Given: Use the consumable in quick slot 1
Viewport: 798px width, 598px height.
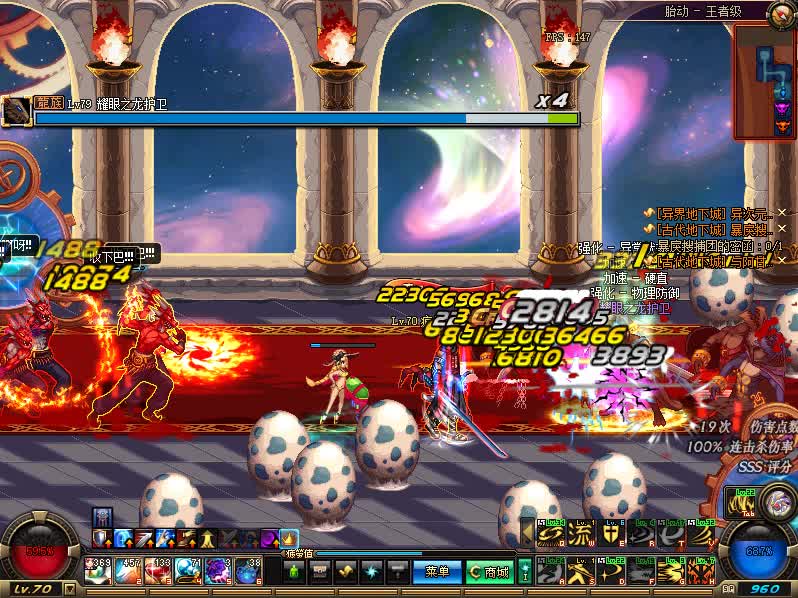Looking at the screenshot, I should (98, 571).
